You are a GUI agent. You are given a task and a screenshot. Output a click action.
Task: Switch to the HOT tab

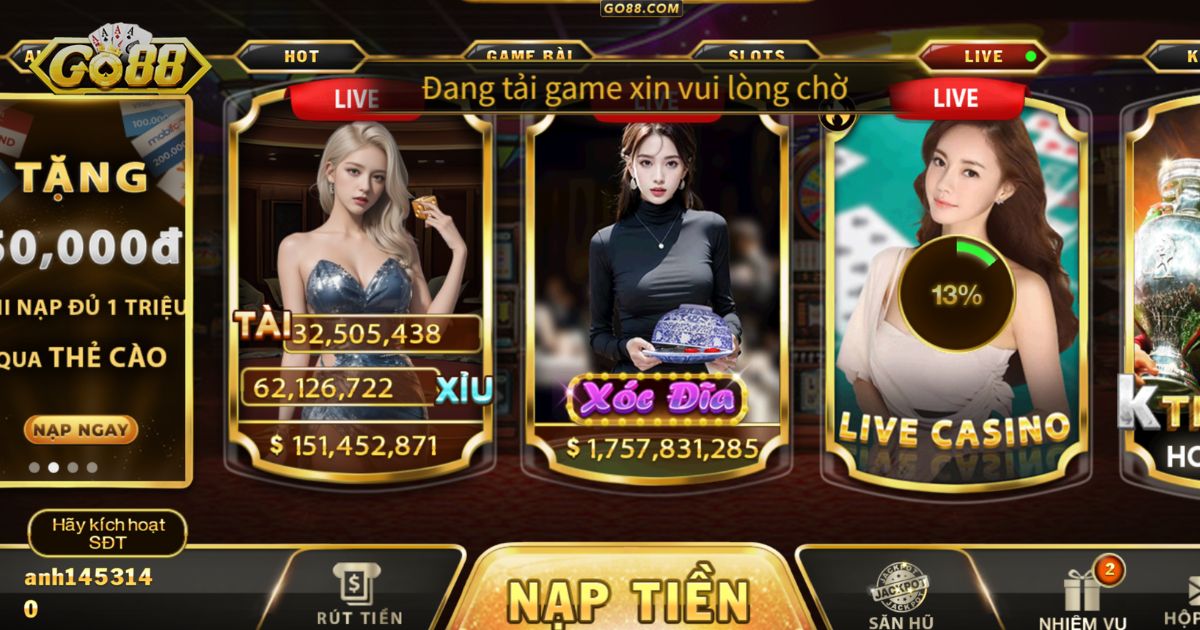click(301, 56)
